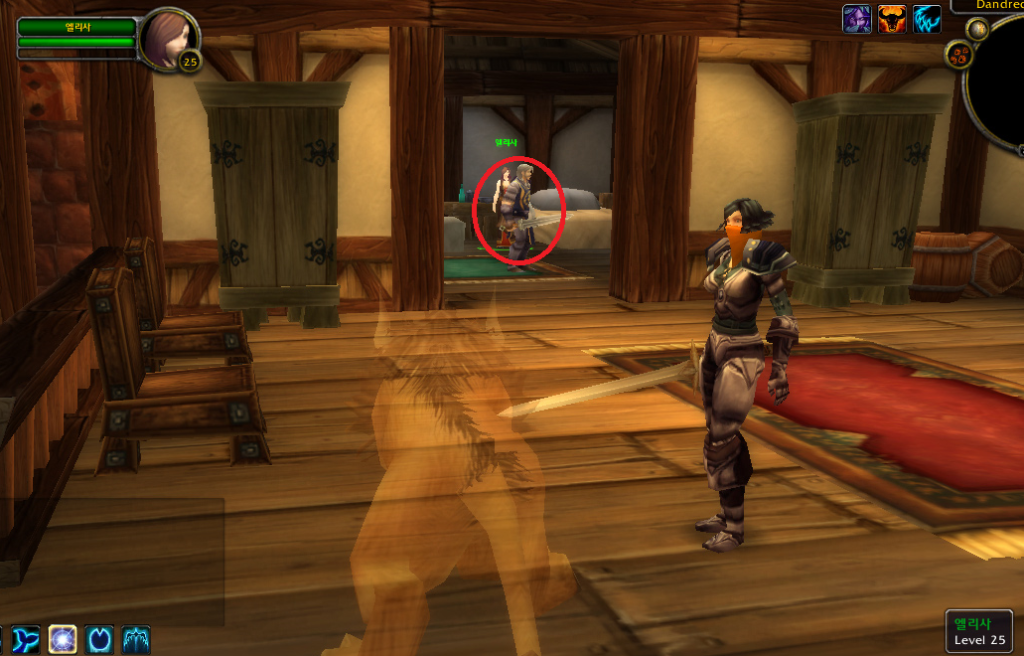Toggle the minimap tracking paw-prints button
Screen dimensions: 1024x656
(x=959, y=54)
